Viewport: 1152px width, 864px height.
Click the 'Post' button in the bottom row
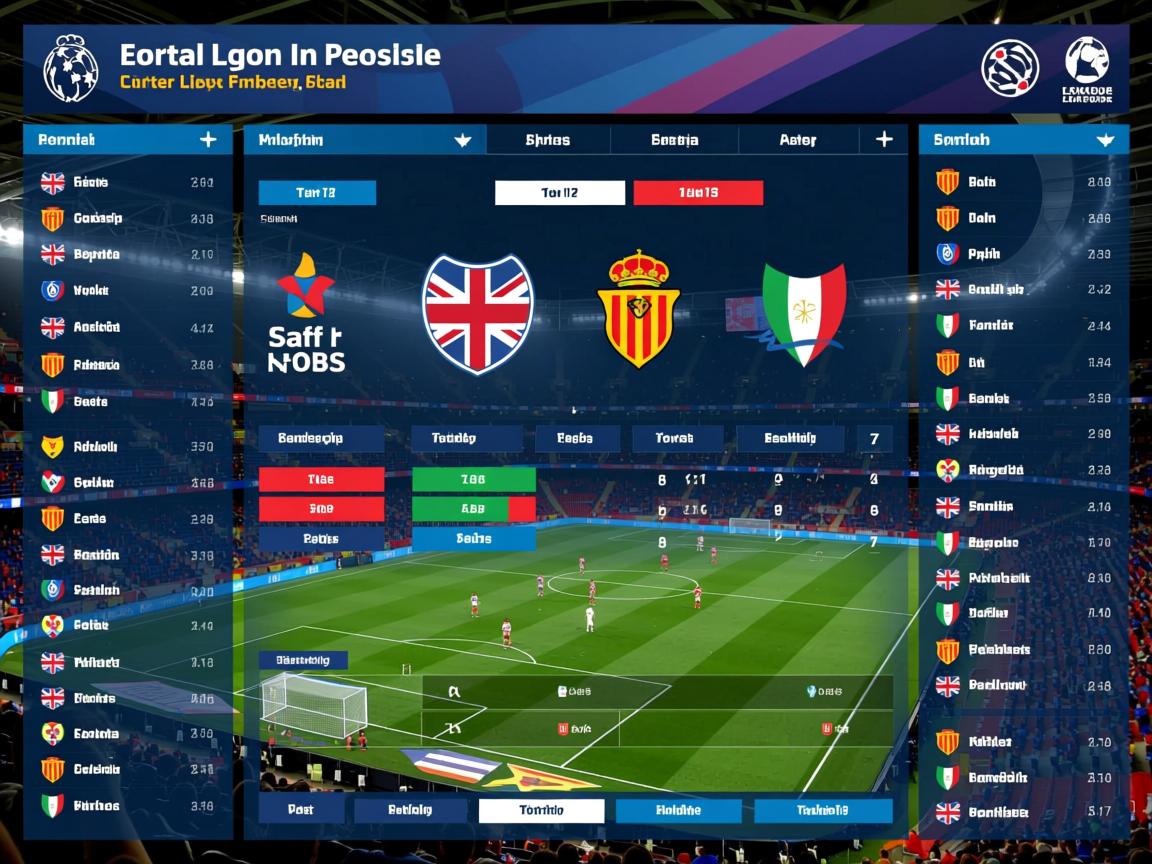300,810
